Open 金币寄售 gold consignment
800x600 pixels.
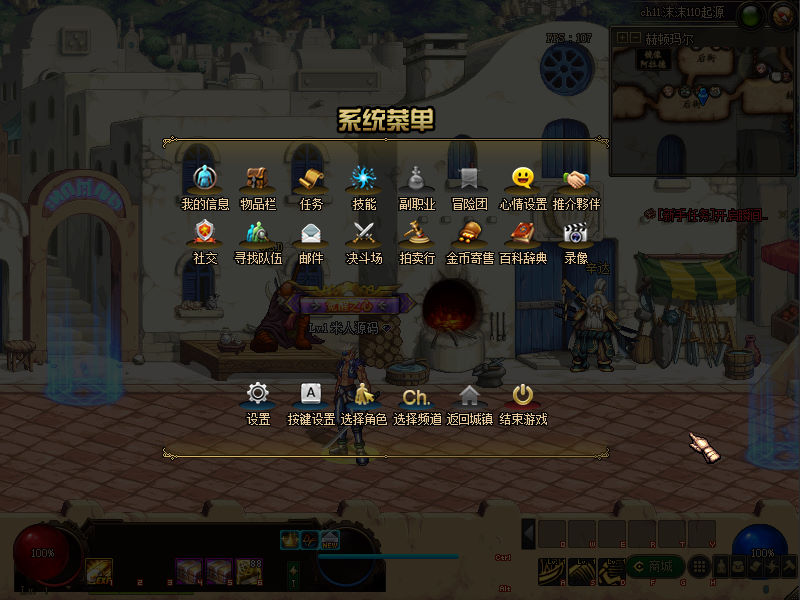pos(469,234)
